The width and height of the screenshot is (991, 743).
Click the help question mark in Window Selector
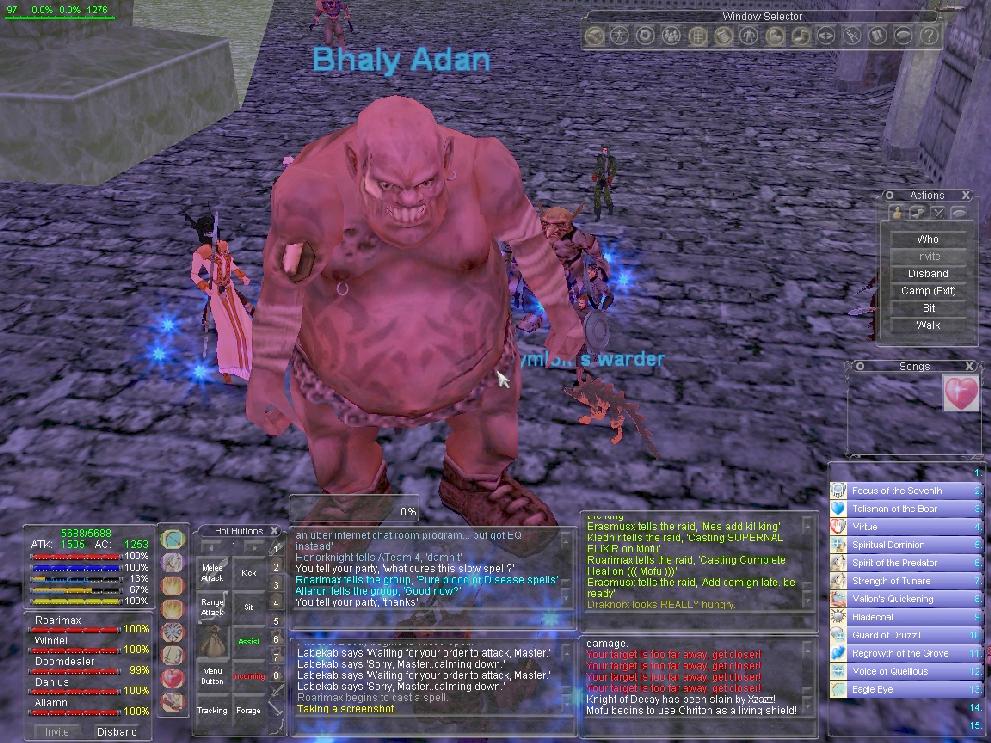point(929,36)
